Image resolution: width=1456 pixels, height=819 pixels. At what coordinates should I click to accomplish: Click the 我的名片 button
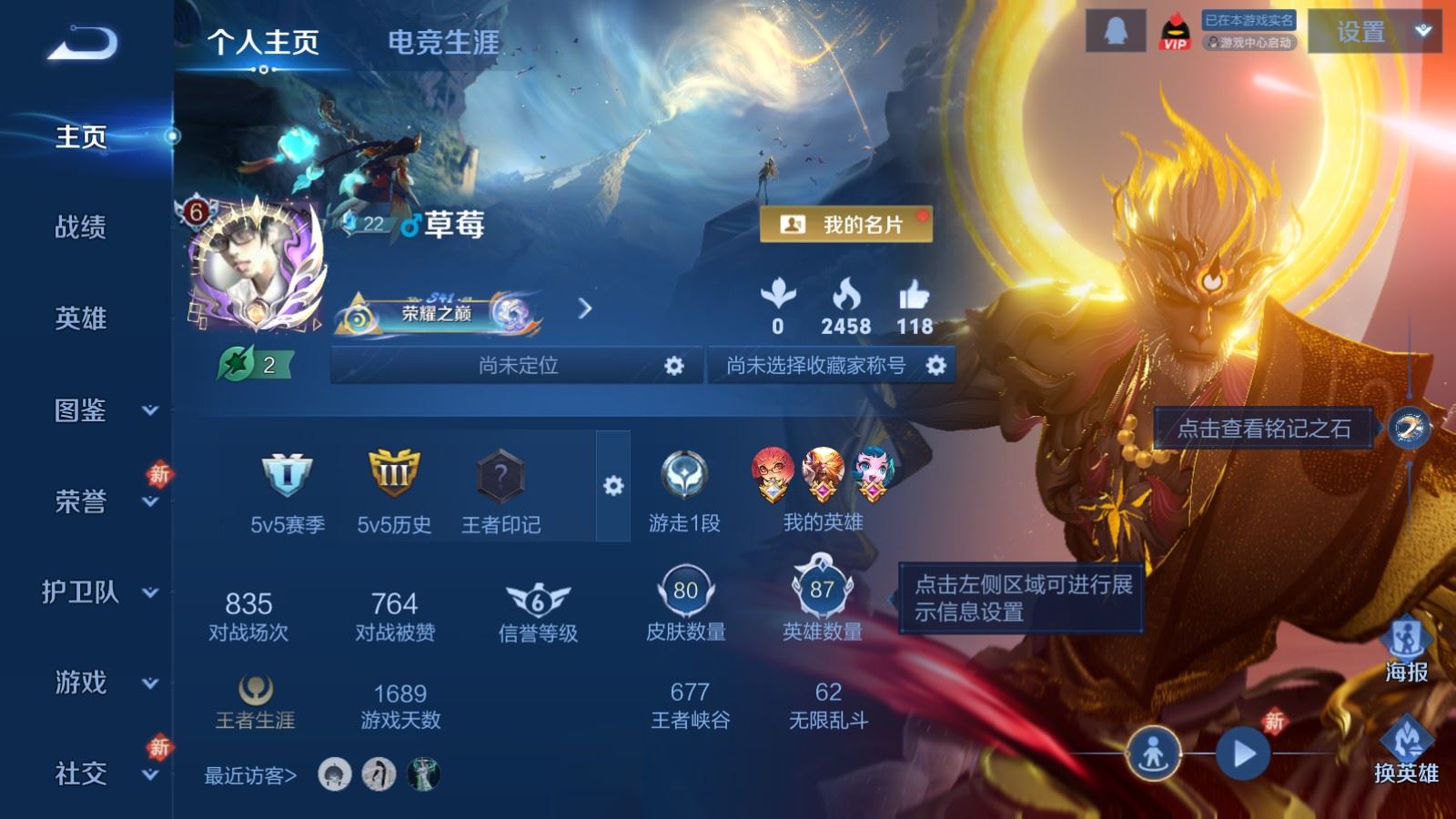click(846, 223)
